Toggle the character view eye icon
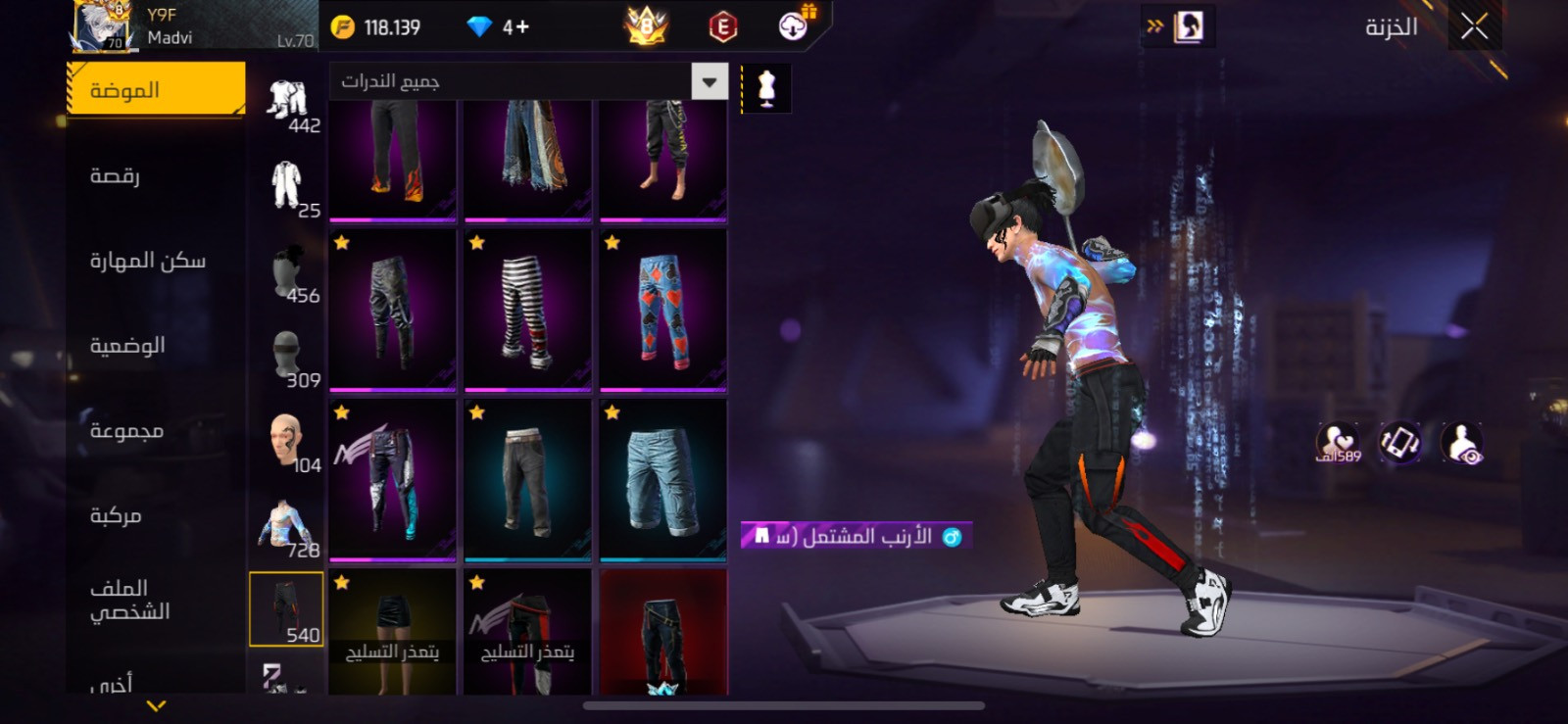1568x724 pixels. pyautogui.click(x=1462, y=443)
